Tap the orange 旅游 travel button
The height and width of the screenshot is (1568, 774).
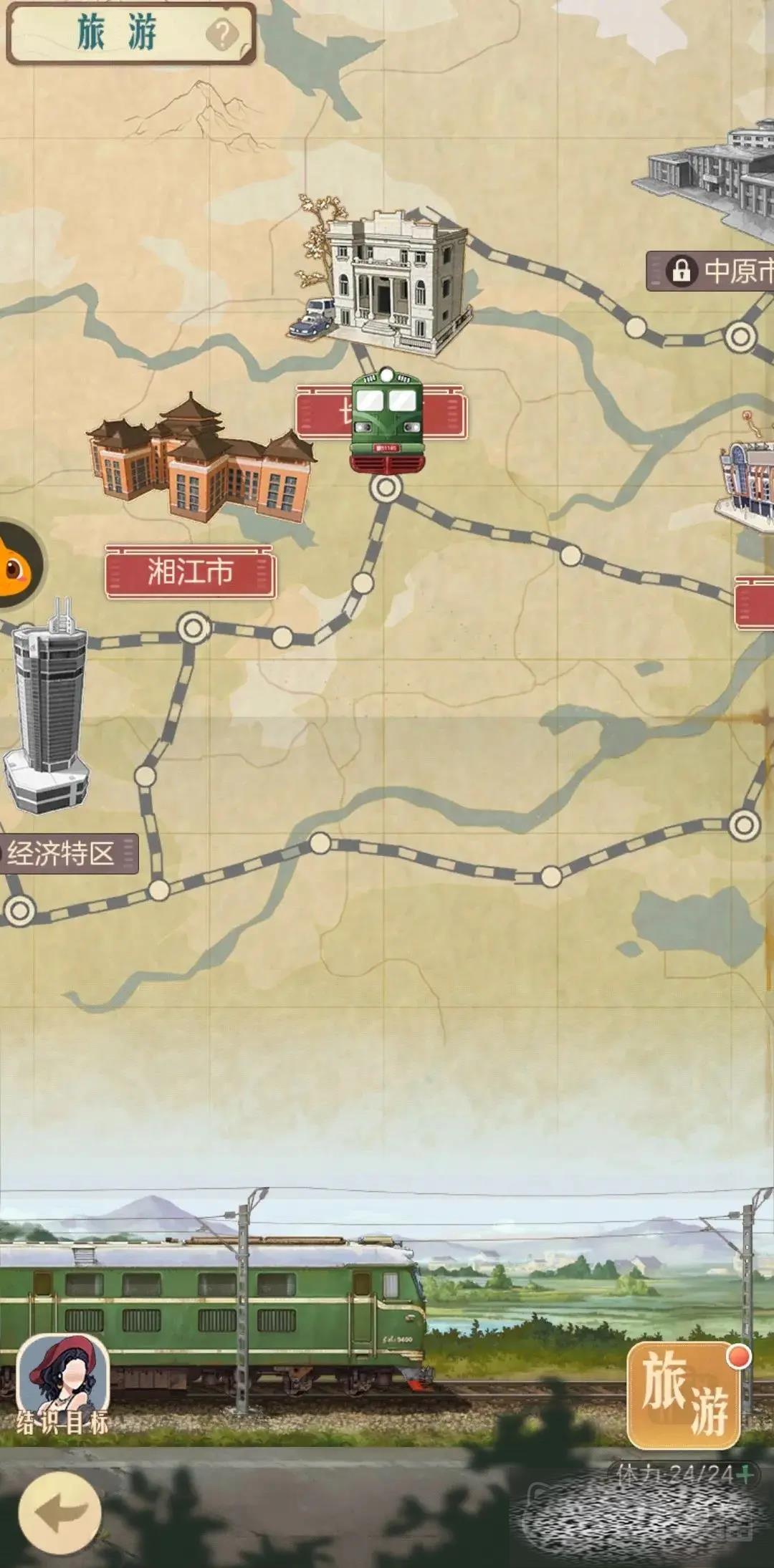684,1395
